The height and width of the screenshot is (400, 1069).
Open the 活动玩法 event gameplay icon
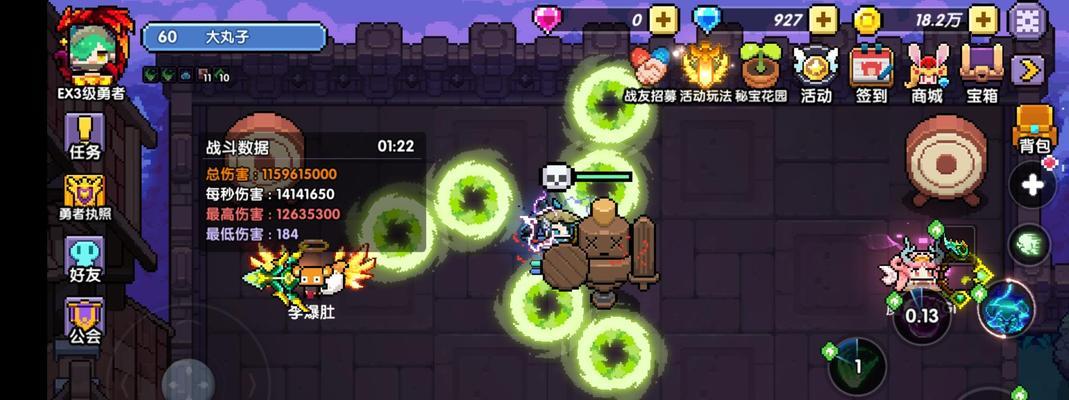tap(704, 72)
